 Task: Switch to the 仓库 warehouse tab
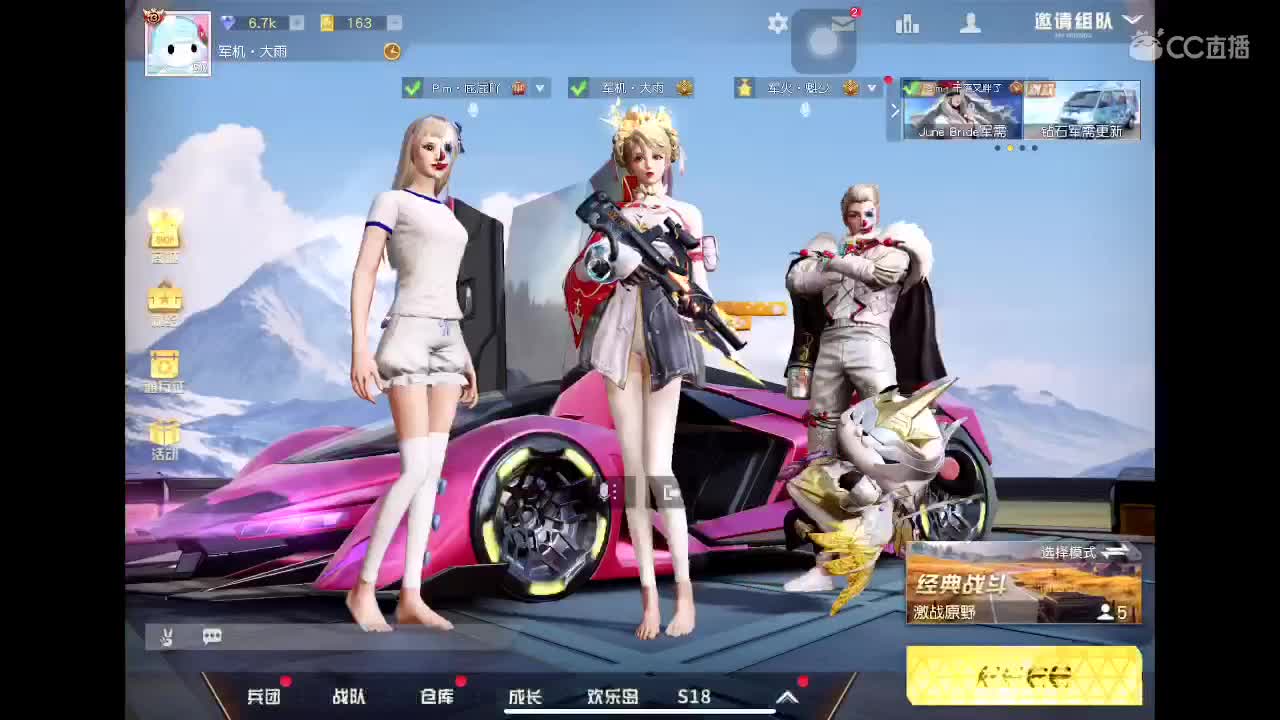tap(434, 697)
